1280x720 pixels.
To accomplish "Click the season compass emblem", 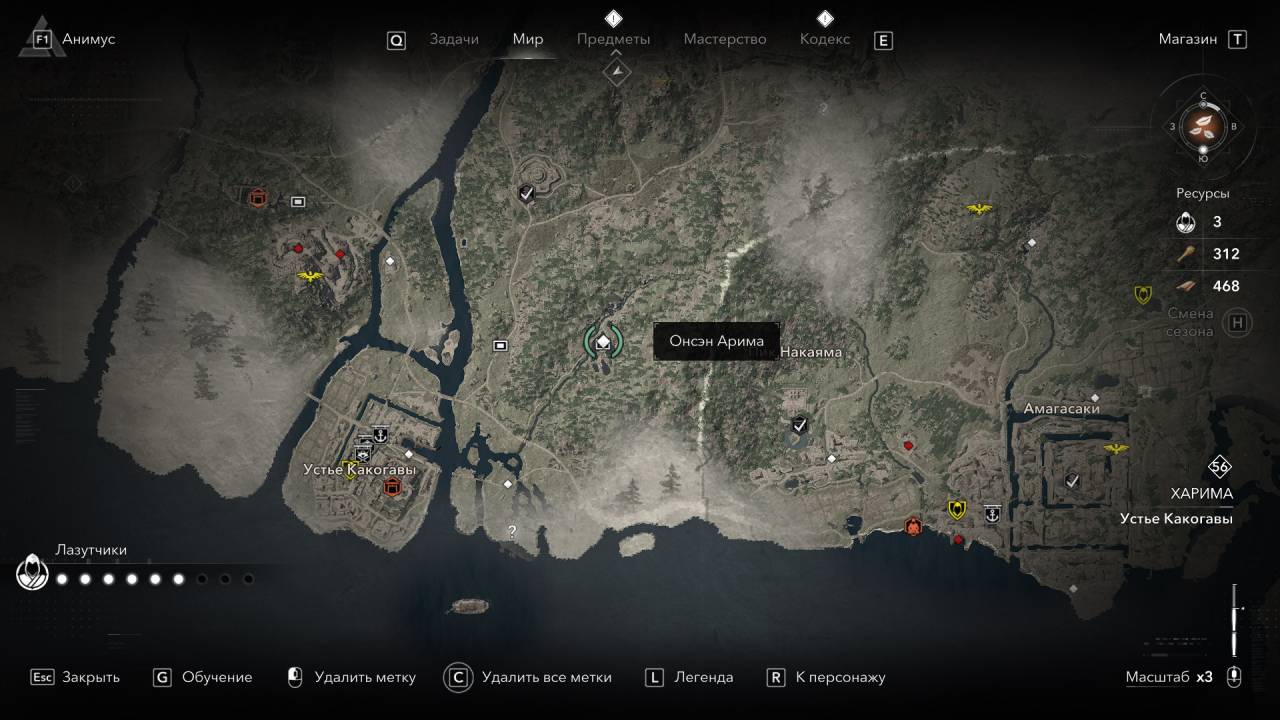I will tap(1203, 126).
